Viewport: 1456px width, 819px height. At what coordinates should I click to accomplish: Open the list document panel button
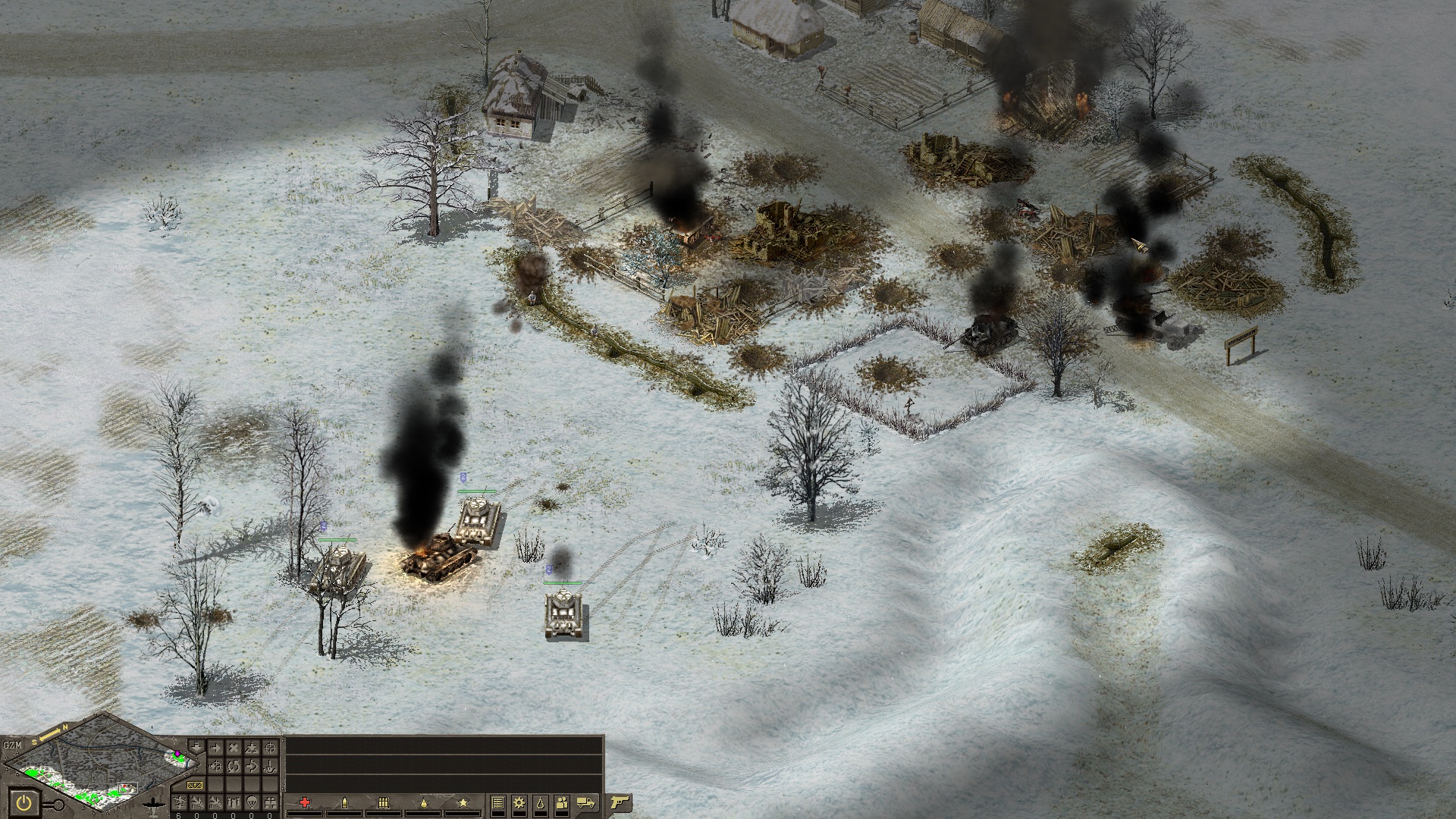click(x=498, y=802)
